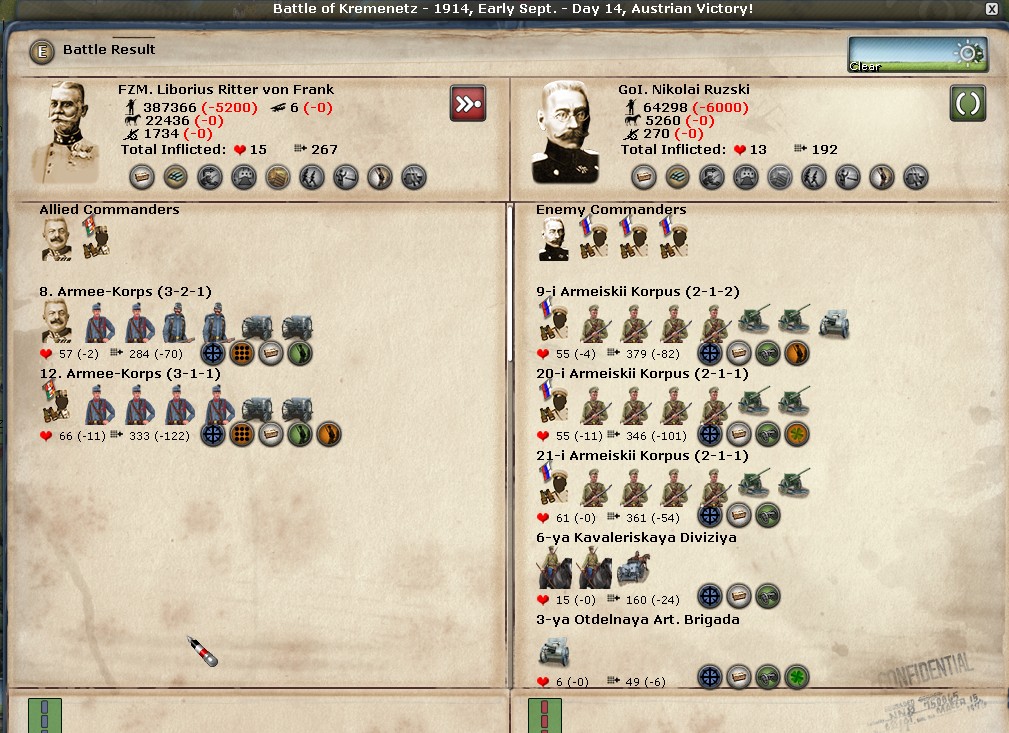
Task: Click the red tab at bottom centre
Action: click(x=544, y=715)
